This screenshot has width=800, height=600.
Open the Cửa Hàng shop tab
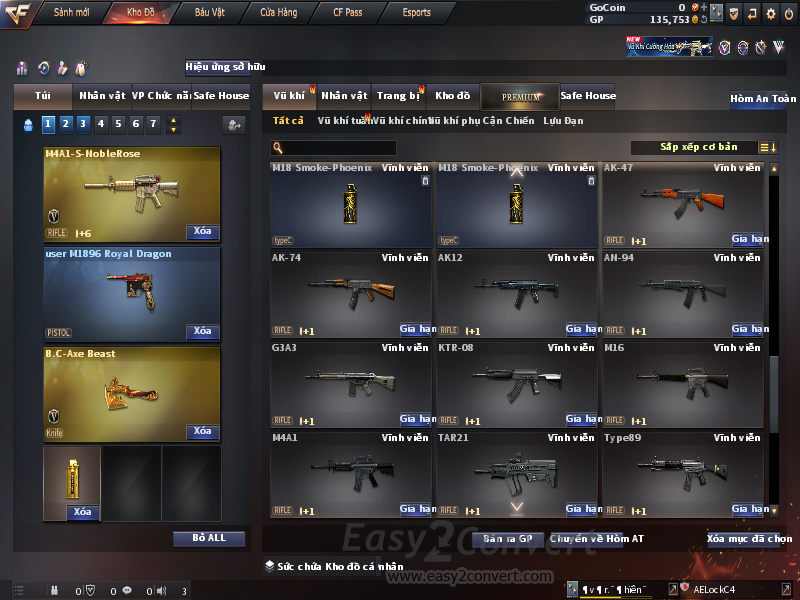coord(279,13)
